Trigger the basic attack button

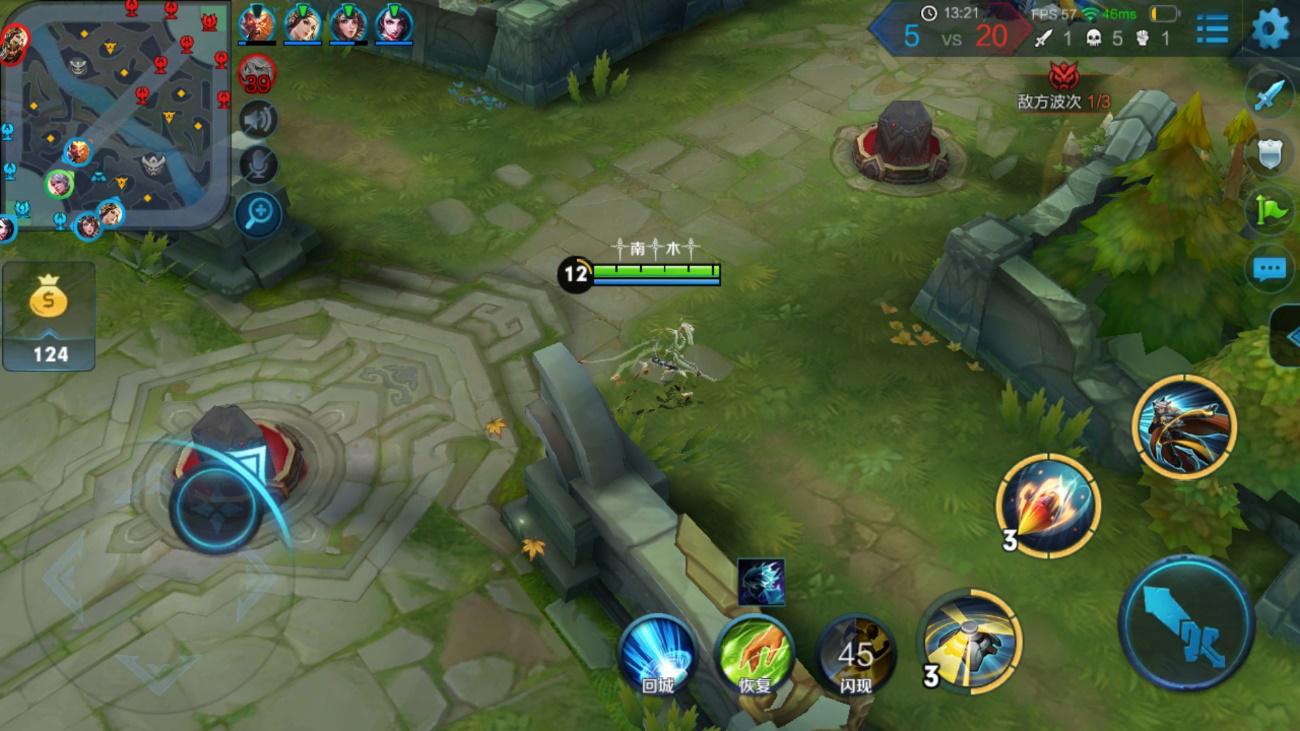tap(1185, 622)
